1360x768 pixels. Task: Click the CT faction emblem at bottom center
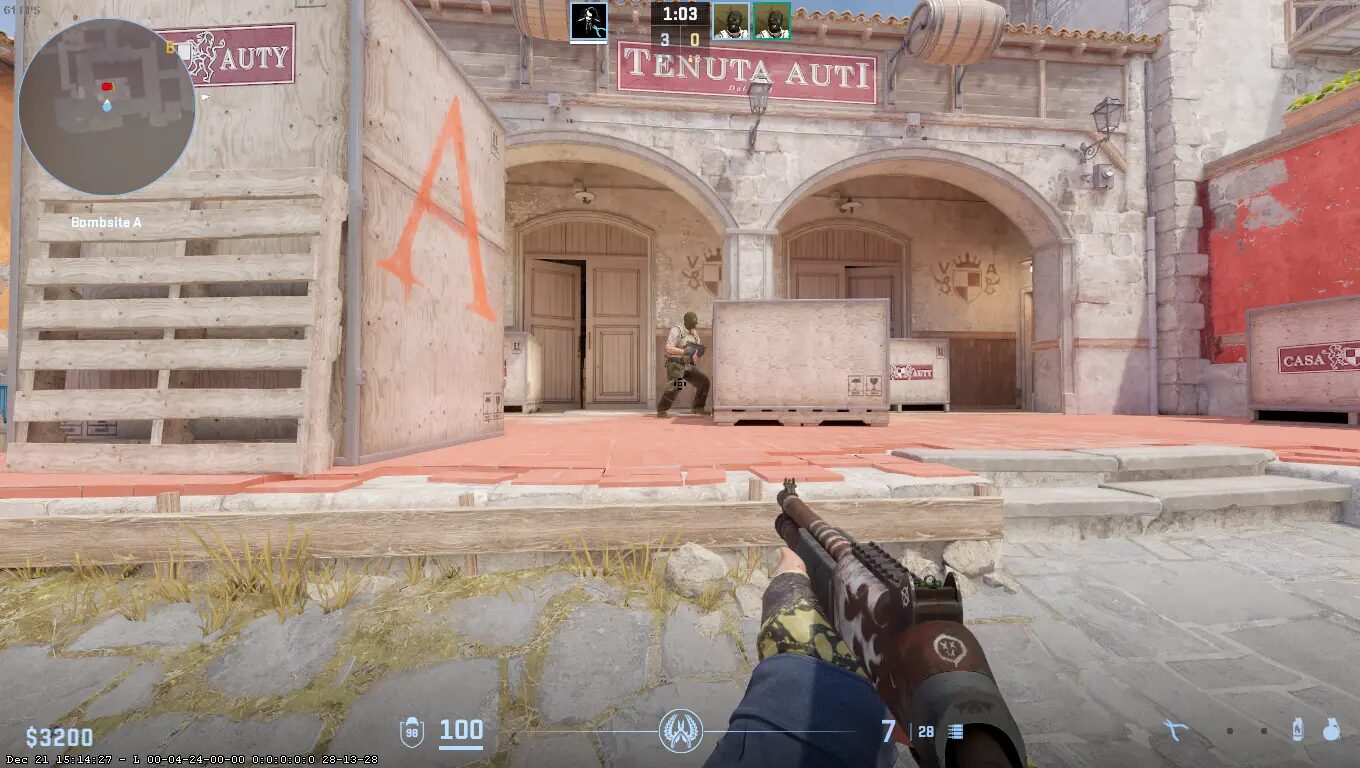(x=680, y=732)
